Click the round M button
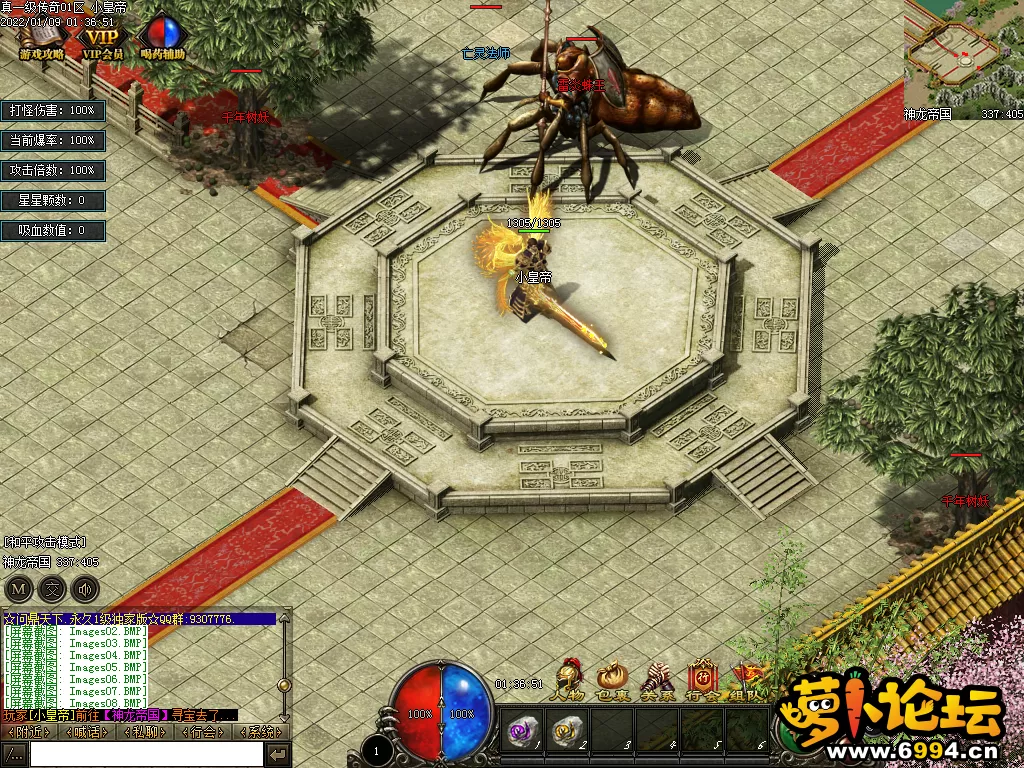Screen dimensions: 1024x768 point(19,589)
